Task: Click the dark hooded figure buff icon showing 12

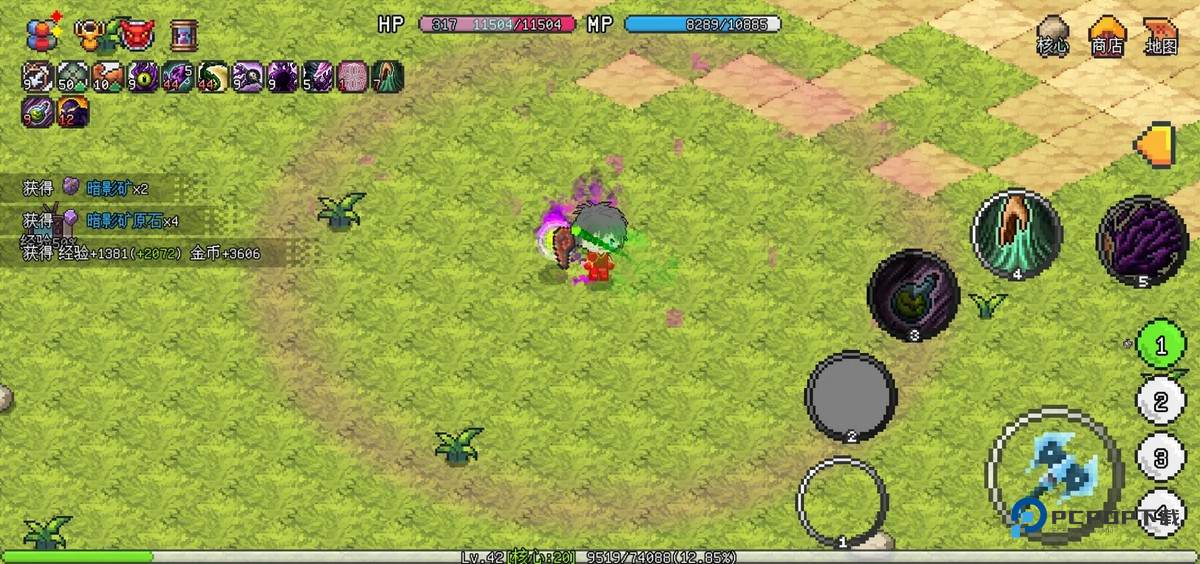Action: (x=72, y=112)
